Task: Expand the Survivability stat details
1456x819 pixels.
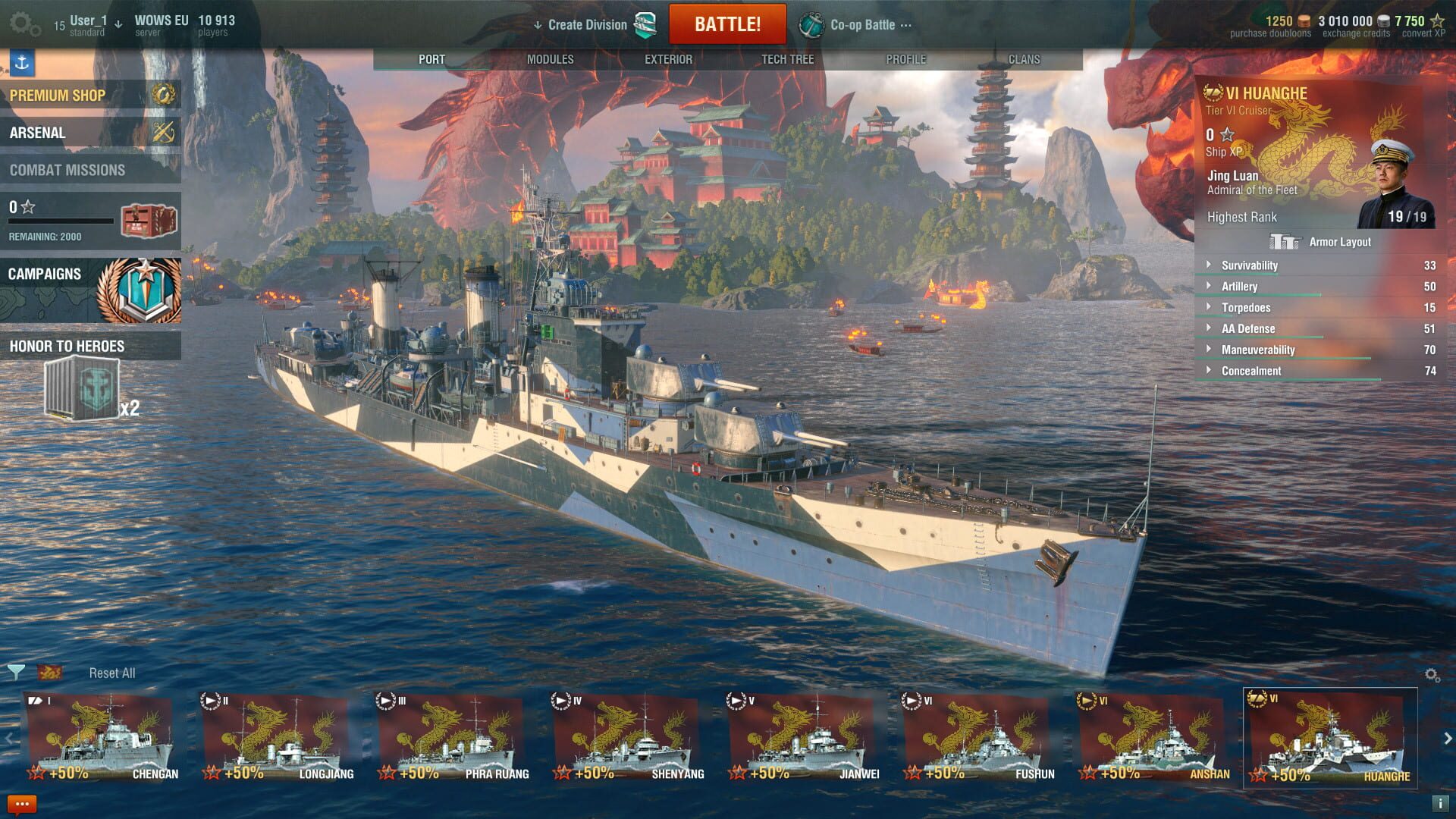Action: [1210, 265]
